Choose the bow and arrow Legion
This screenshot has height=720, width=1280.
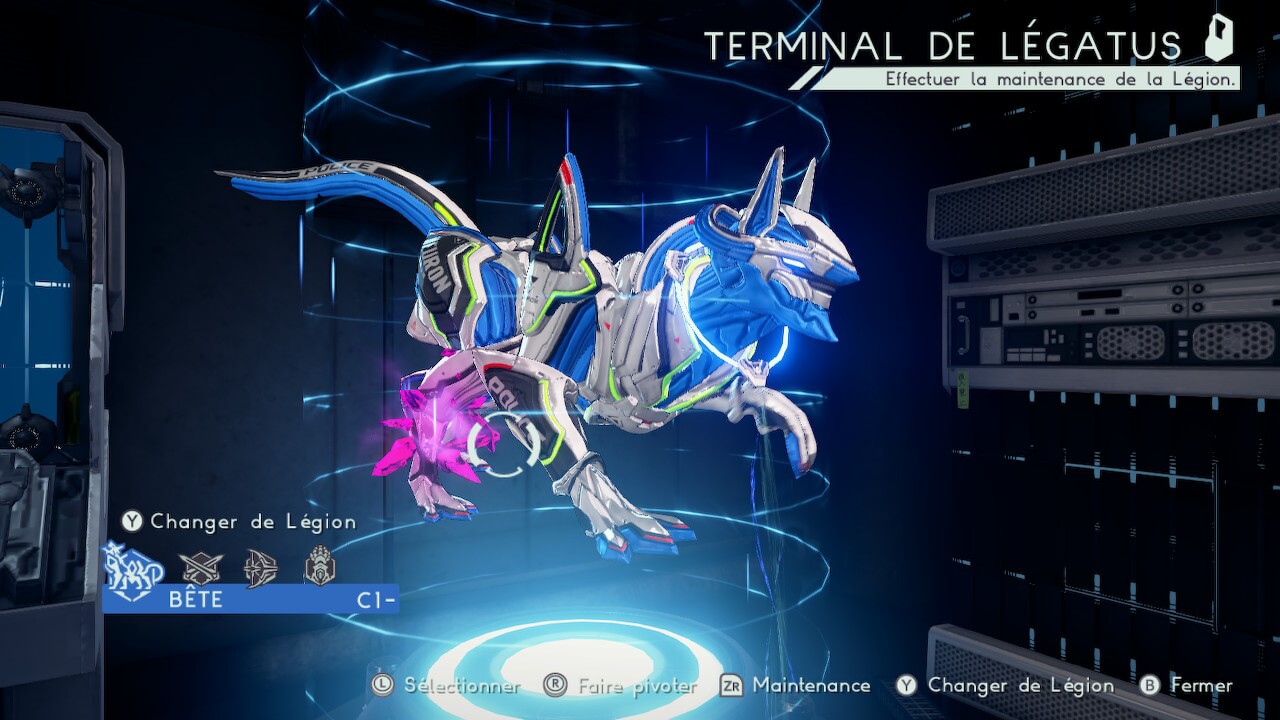point(260,568)
